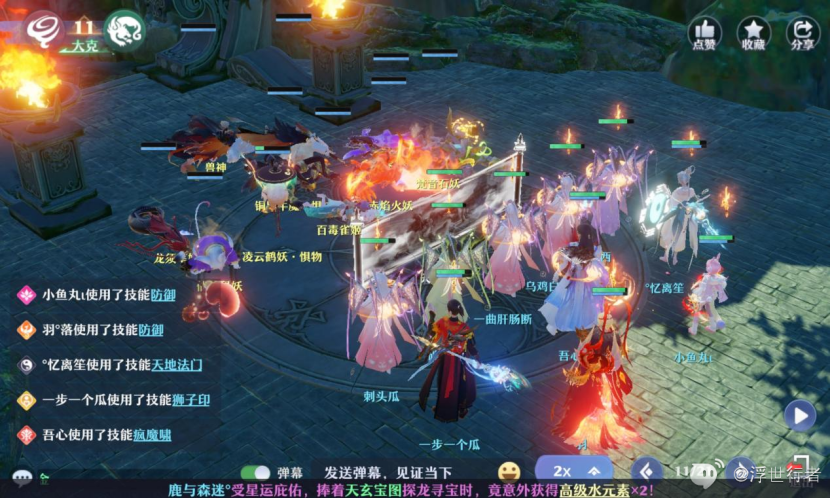Select the green beast emblem icon
The height and width of the screenshot is (498, 830).
click(x=124, y=29)
